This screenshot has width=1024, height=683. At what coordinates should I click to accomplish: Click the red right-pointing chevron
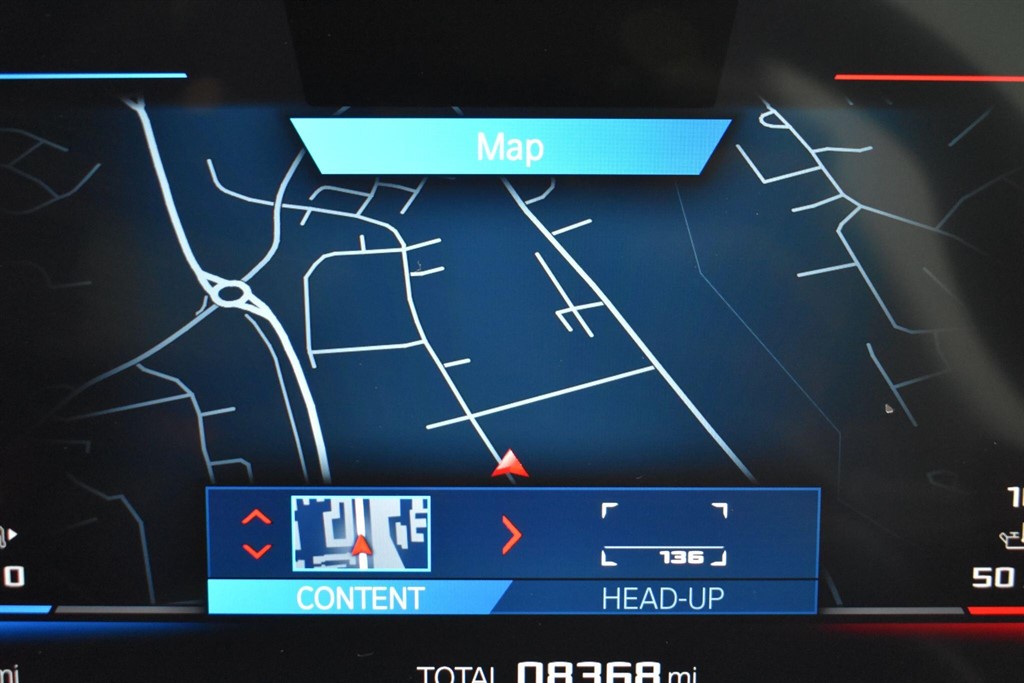pyautogui.click(x=511, y=536)
